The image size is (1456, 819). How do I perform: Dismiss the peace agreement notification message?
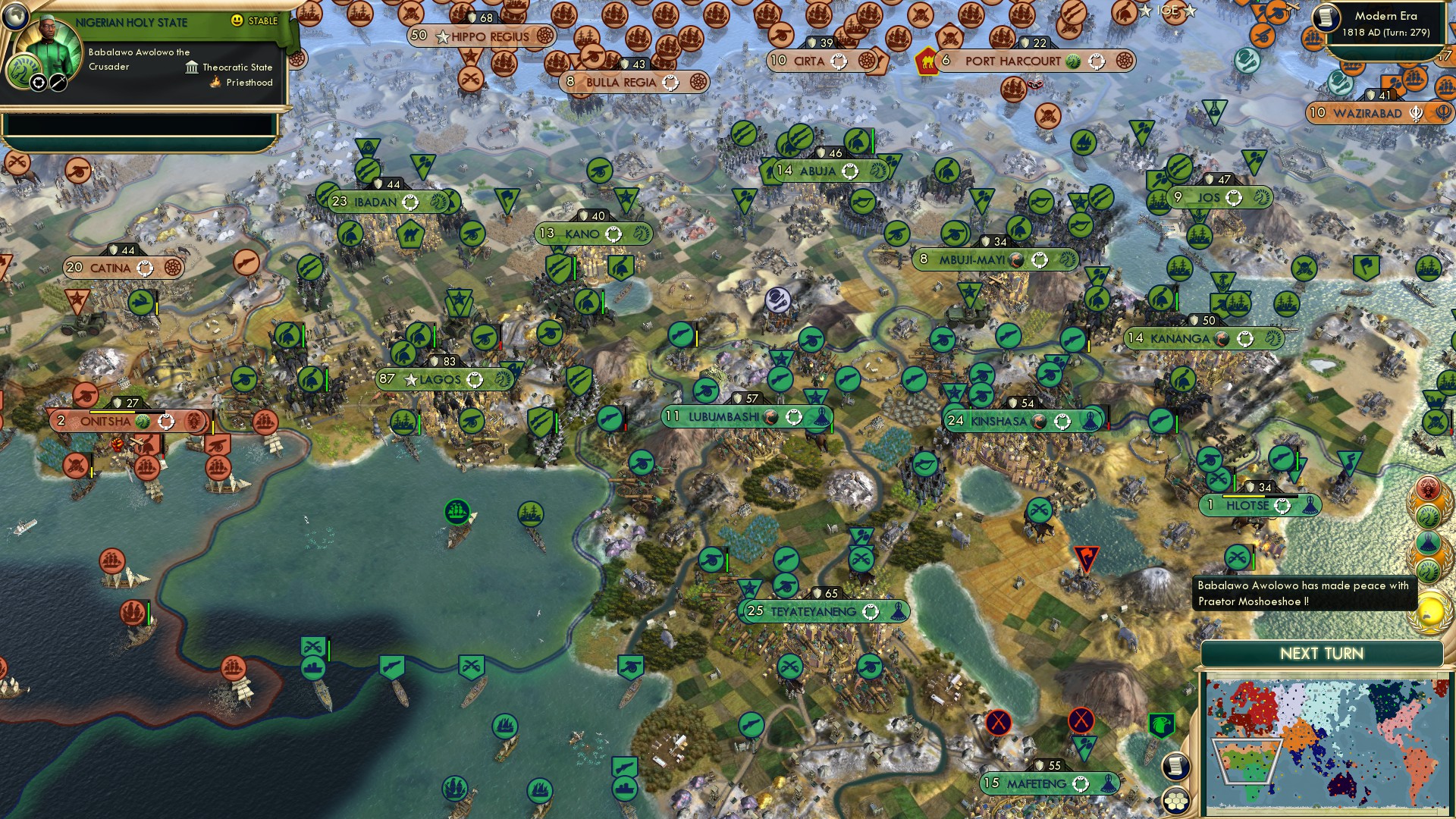click(x=1304, y=594)
